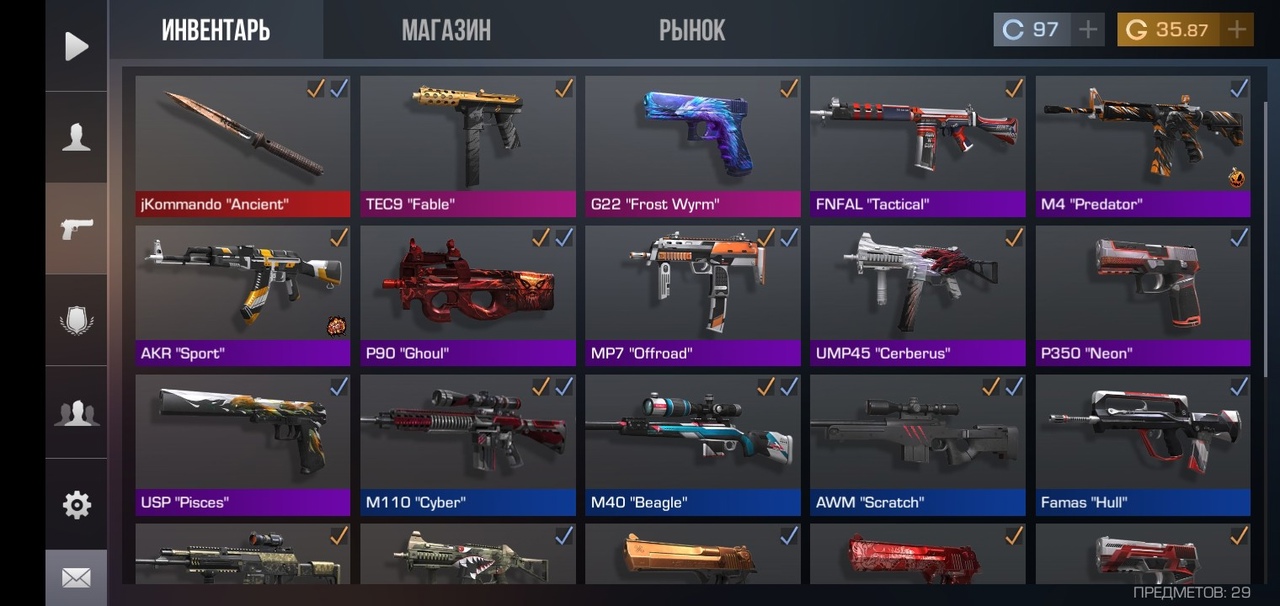Image resolution: width=1280 pixels, height=606 pixels.
Task: Choose the AKR "Sport" rifle
Action: [243, 295]
